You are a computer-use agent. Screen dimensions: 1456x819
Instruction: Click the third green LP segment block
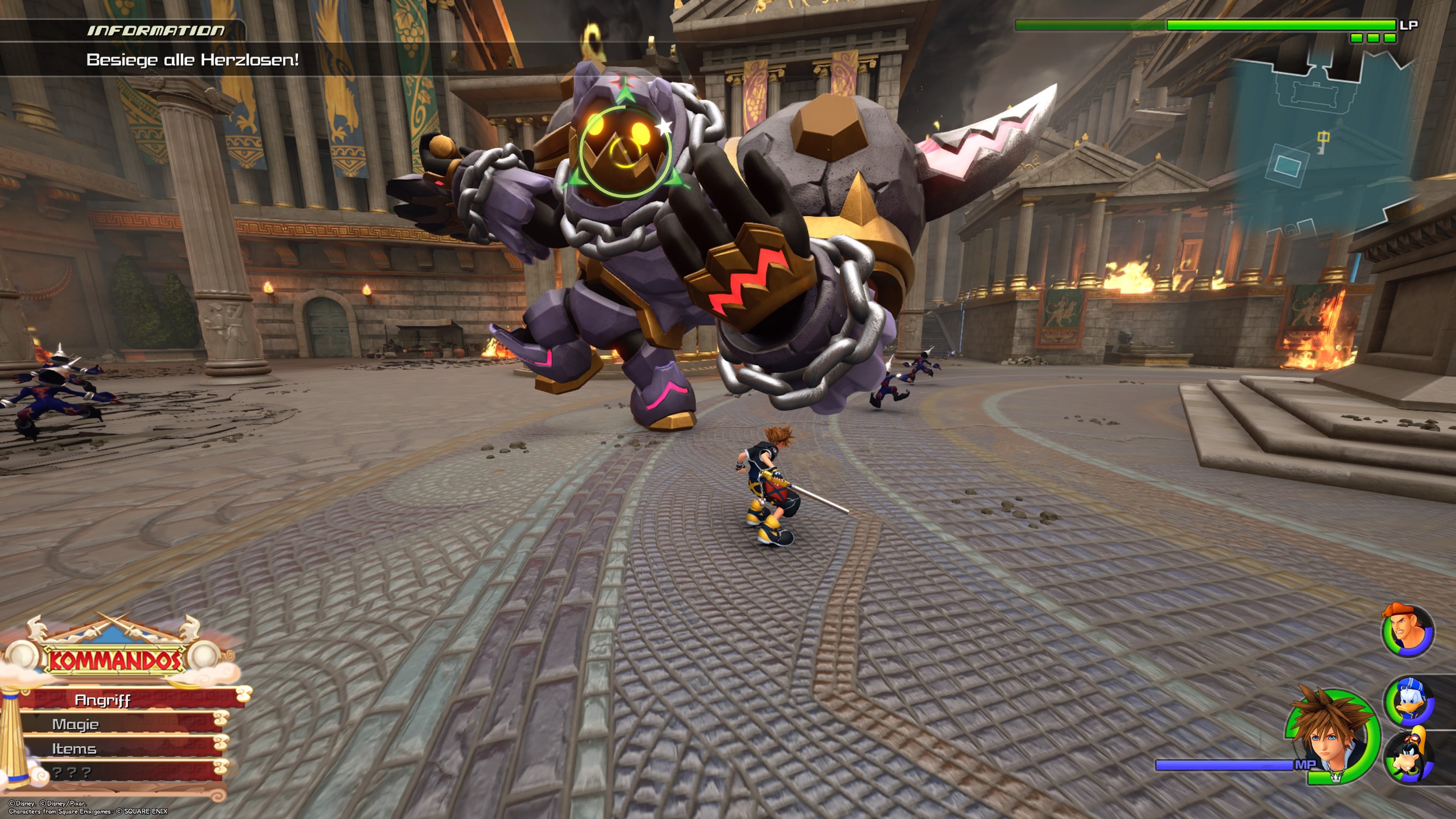point(1390,39)
